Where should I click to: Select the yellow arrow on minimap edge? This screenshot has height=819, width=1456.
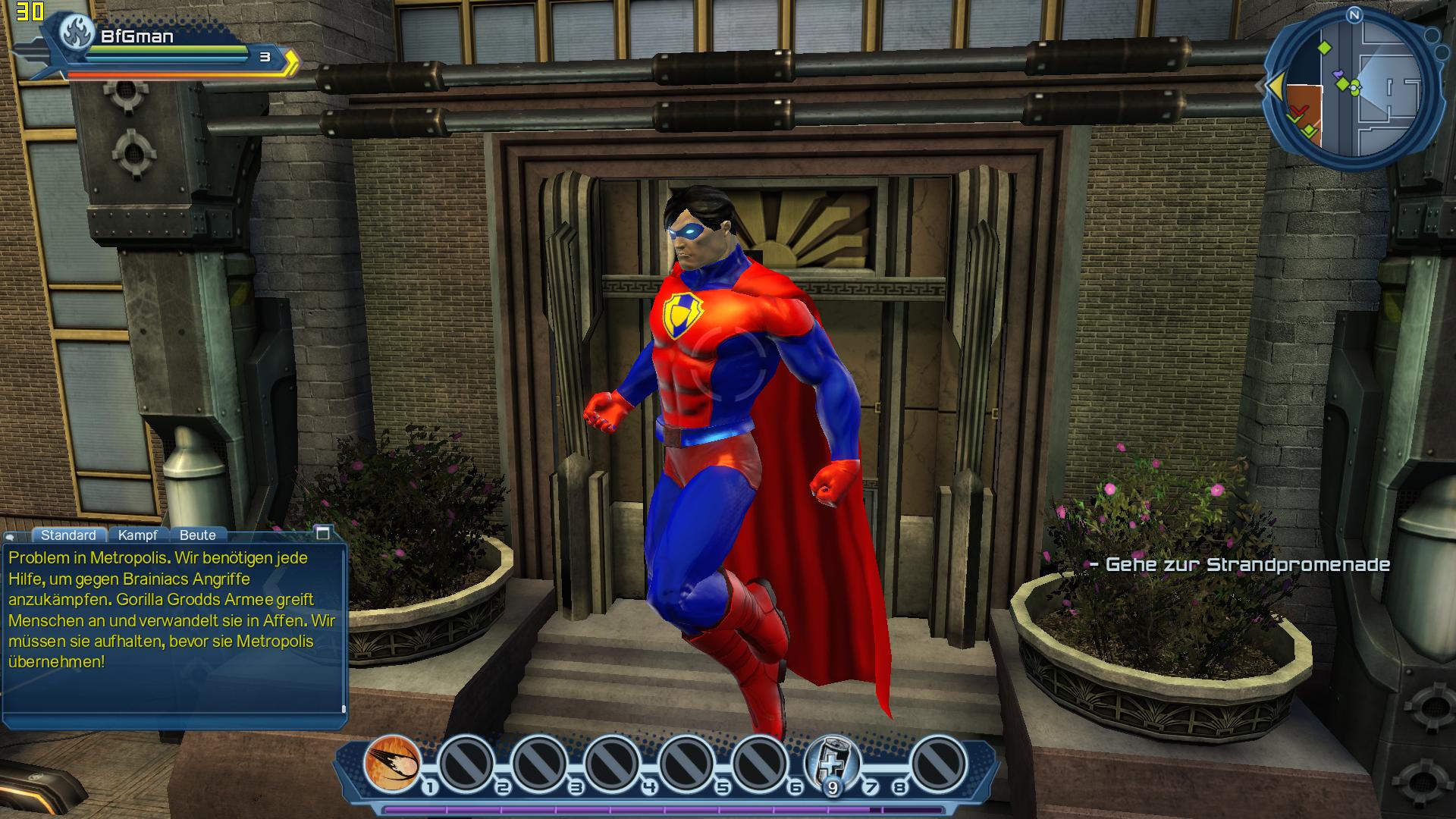tap(1275, 86)
